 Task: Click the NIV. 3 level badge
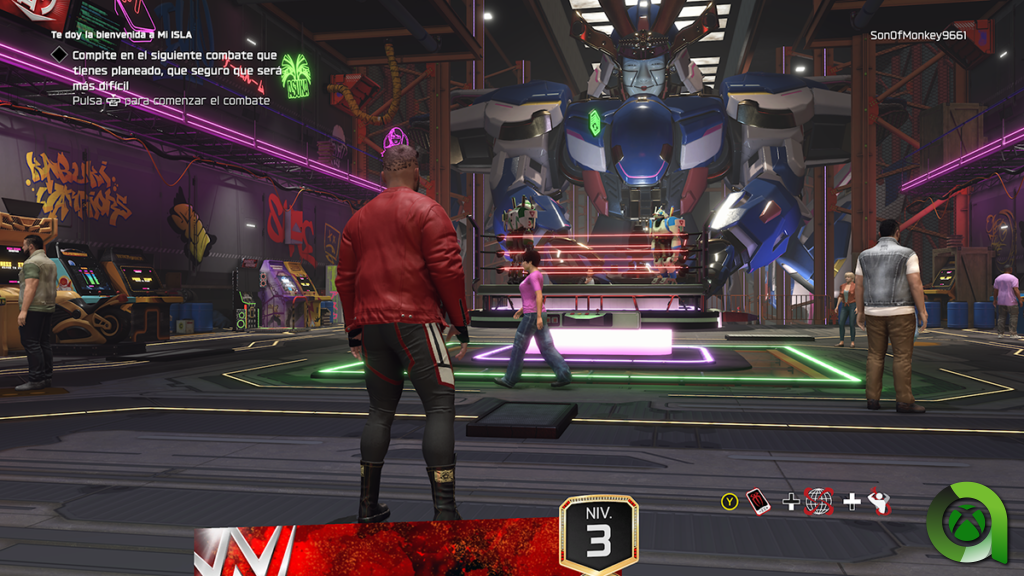click(x=598, y=535)
